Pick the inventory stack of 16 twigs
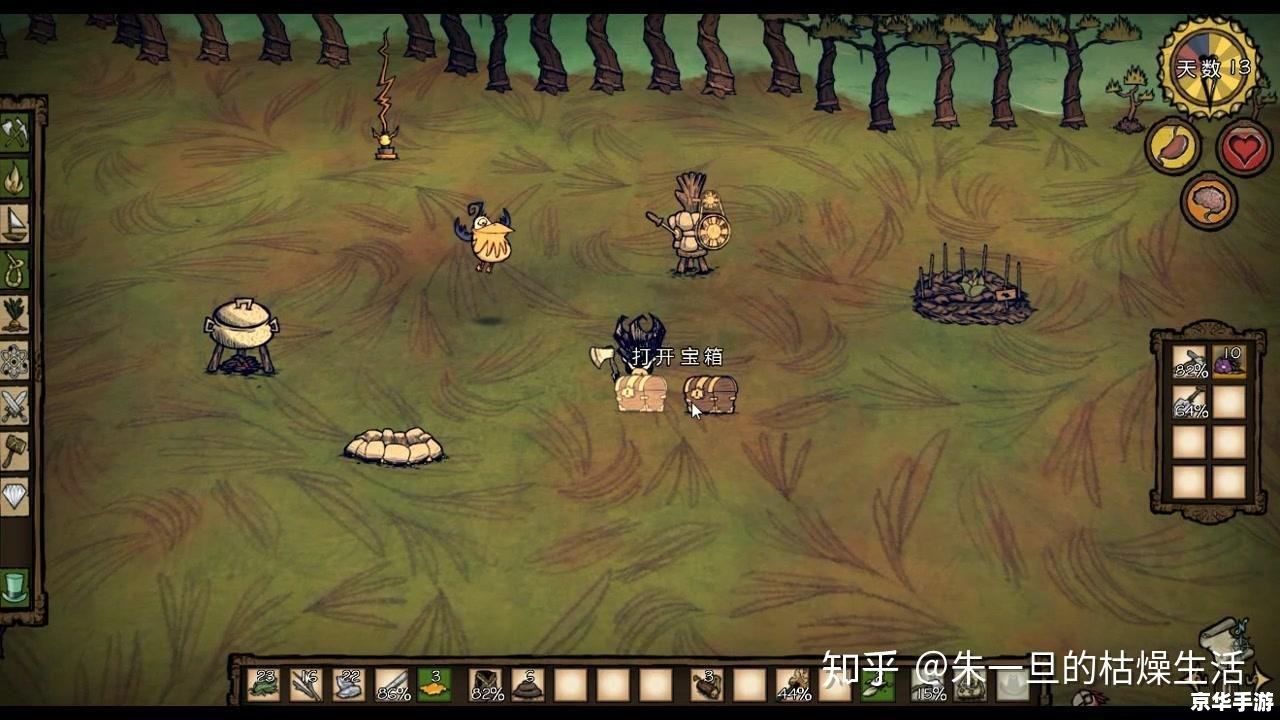Image resolution: width=1280 pixels, height=720 pixels. (x=306, y=685)
